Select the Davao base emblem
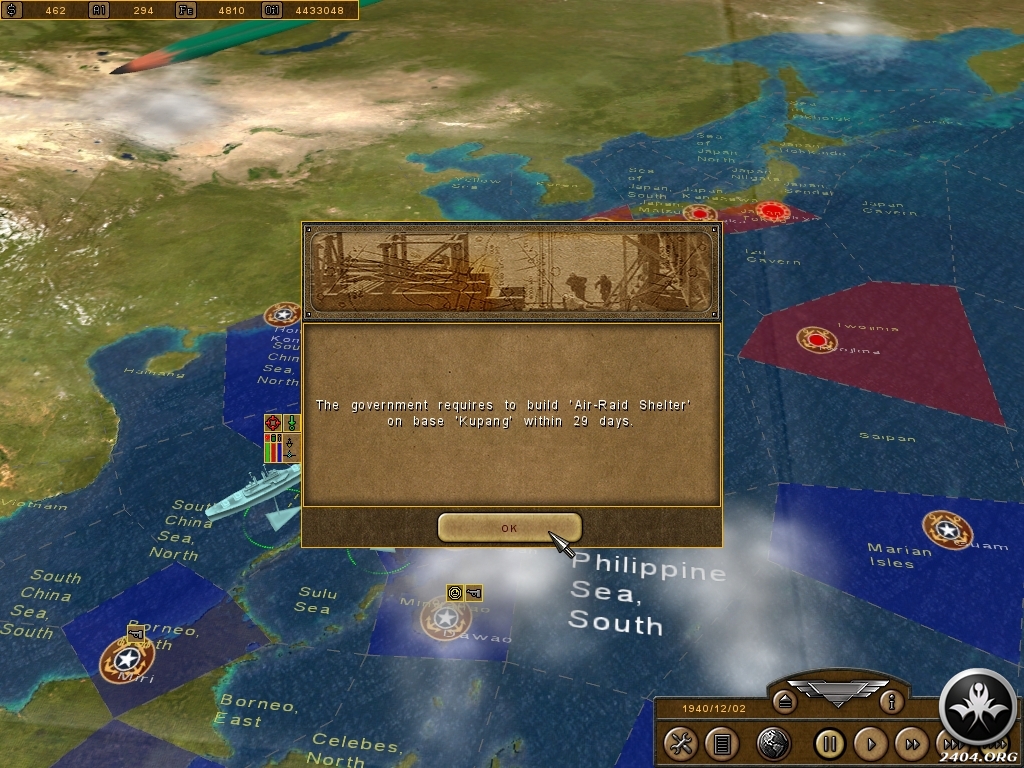Viewport: 1024px width, 768px height. [444, 620]
